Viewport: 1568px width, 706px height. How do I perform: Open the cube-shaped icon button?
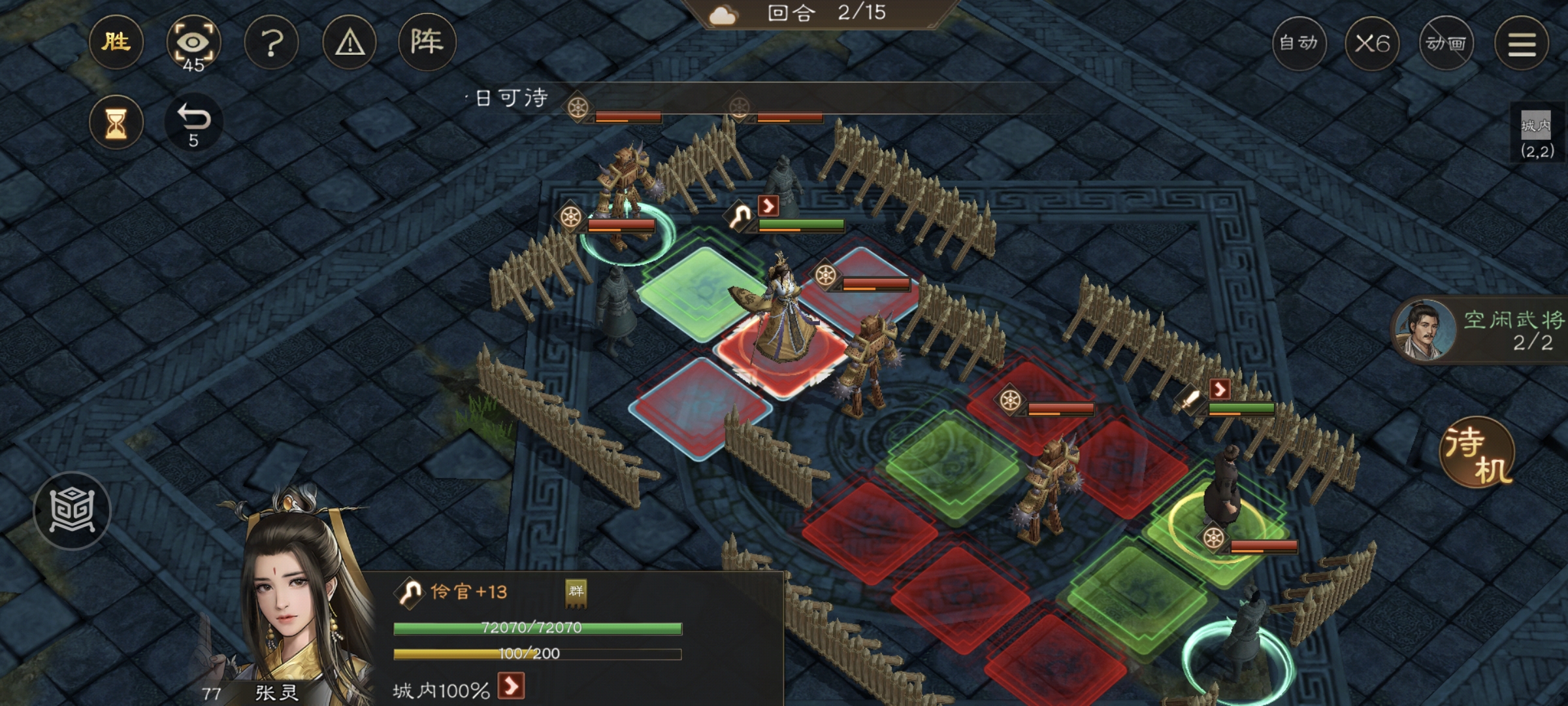click(72, 510)
